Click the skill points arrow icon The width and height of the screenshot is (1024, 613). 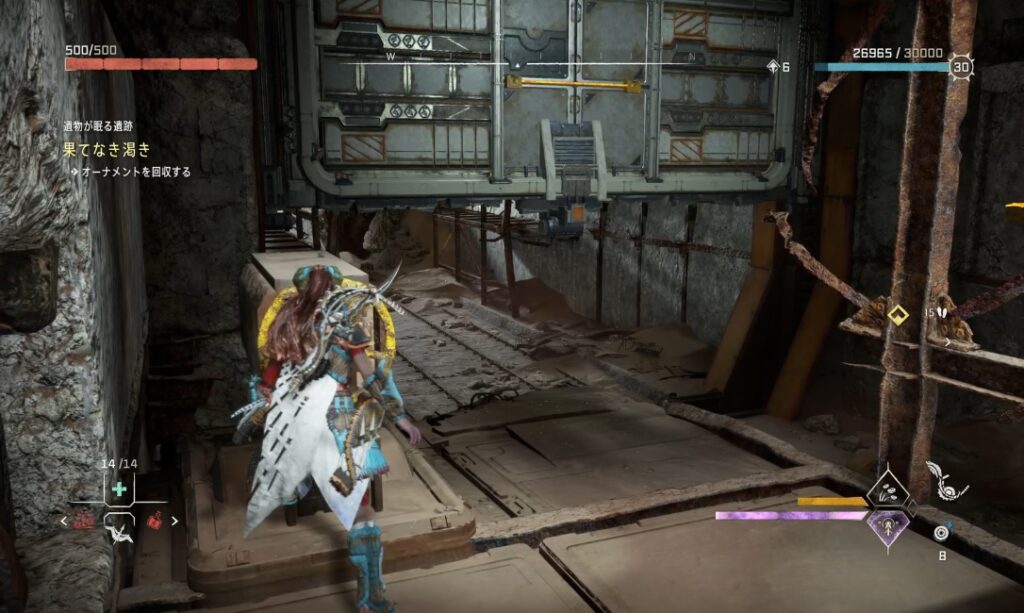(x=773, y=67)
